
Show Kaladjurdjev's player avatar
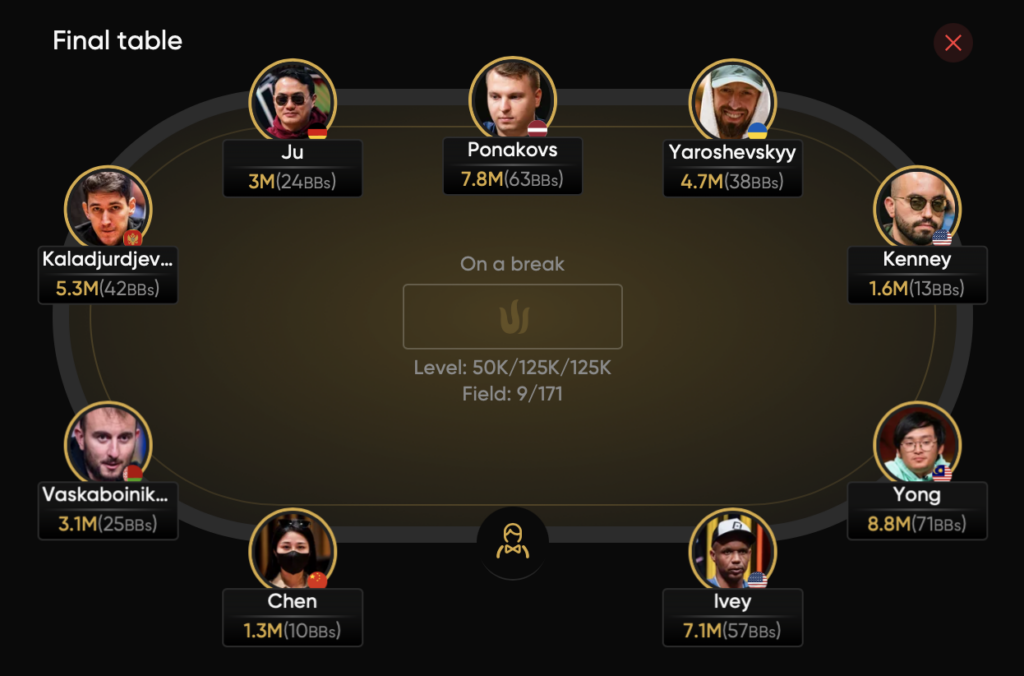108,208
